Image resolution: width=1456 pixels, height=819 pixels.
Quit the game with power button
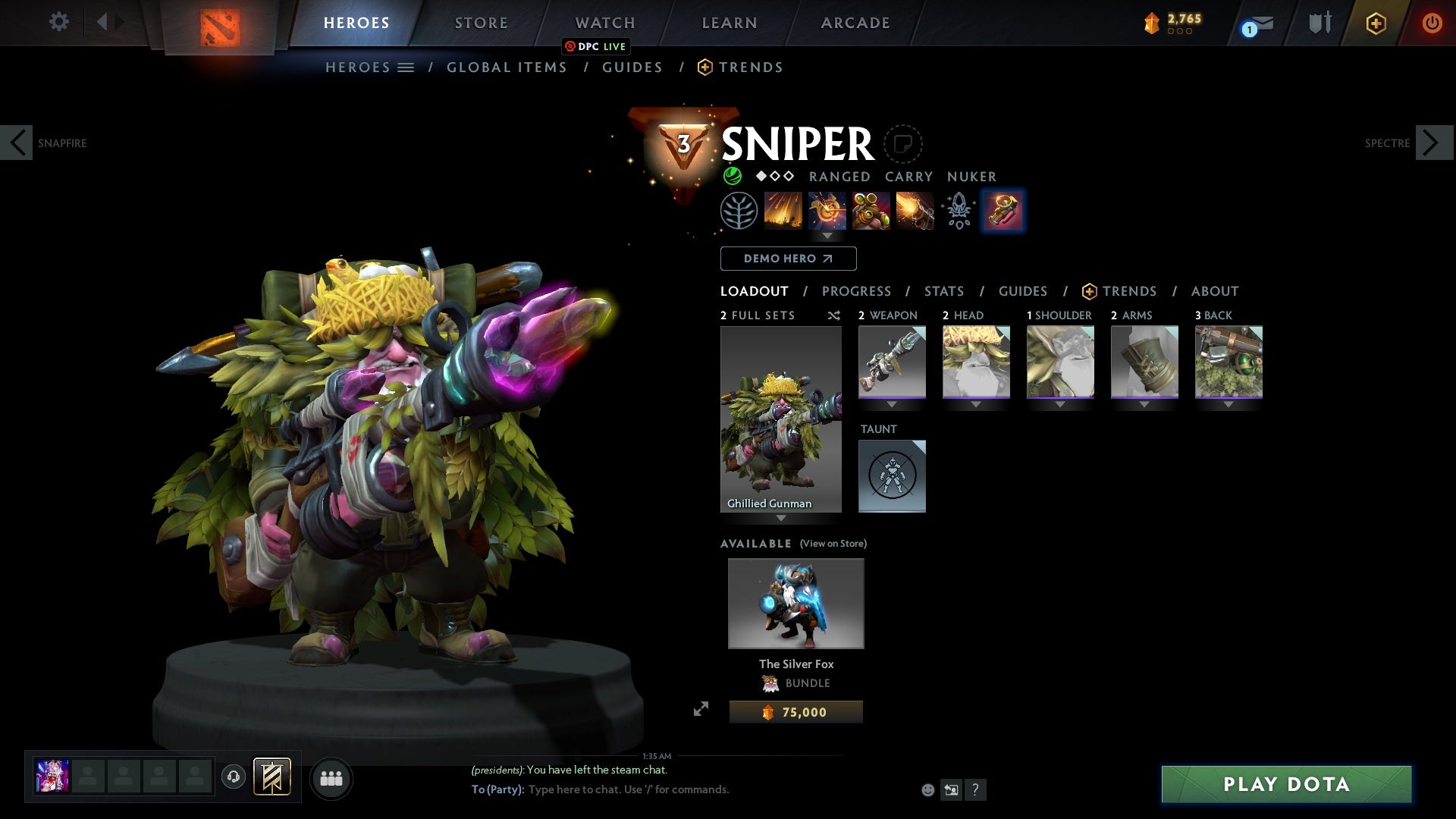click(1431, 23)
